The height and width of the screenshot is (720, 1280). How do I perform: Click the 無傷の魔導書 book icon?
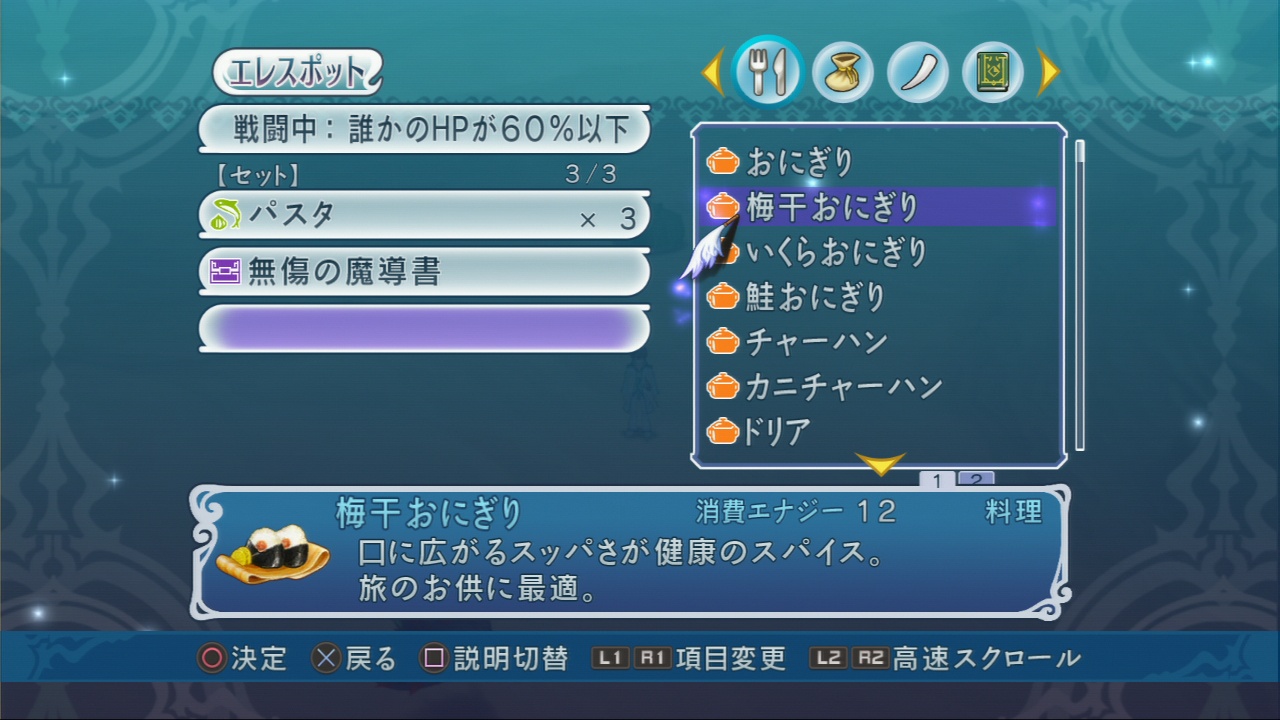click(x=227, y=271)
